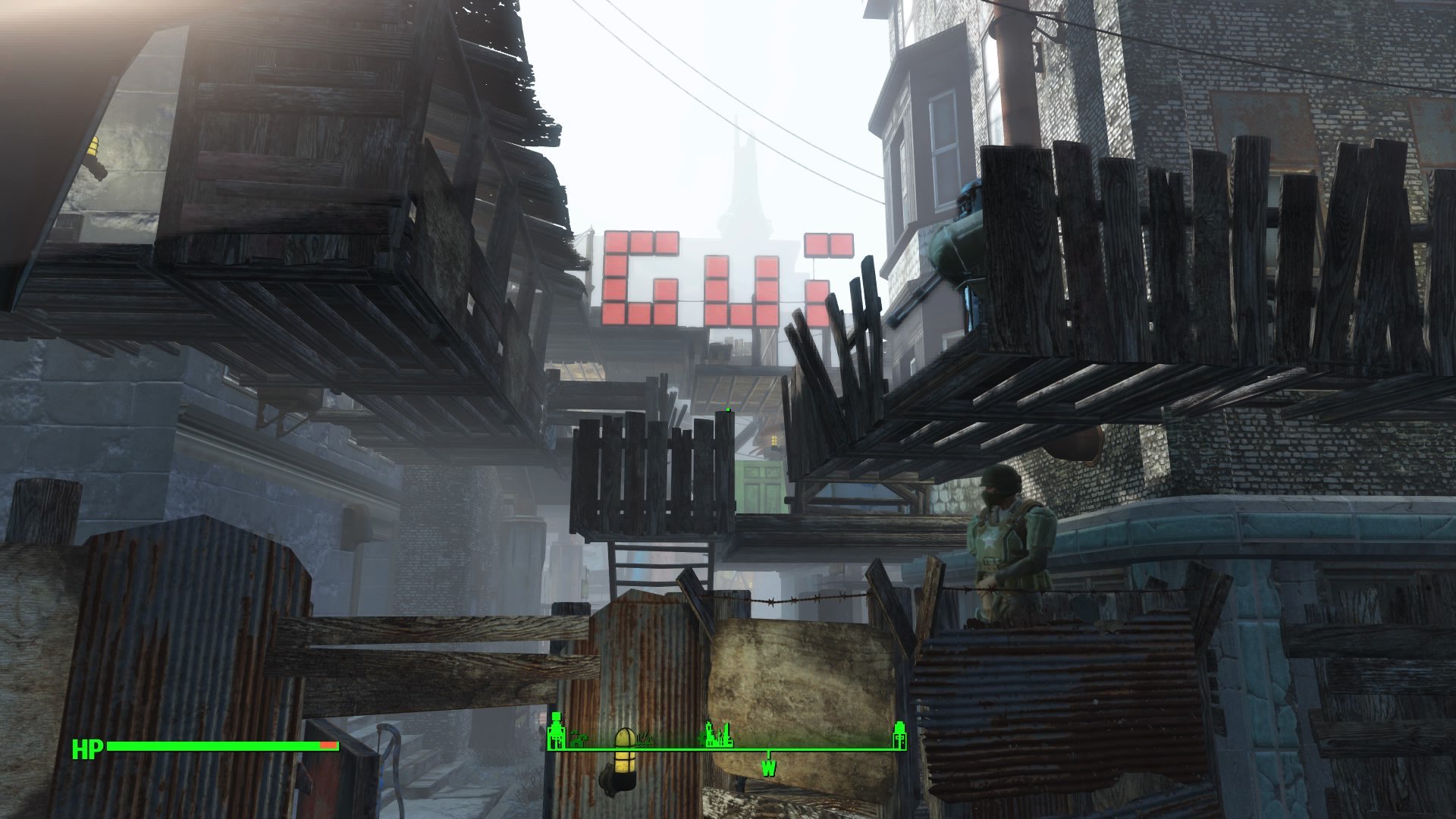
Task: Select the ruined city skyline marker on the compass
Action: pyautogui.click(x=717, y=733)
